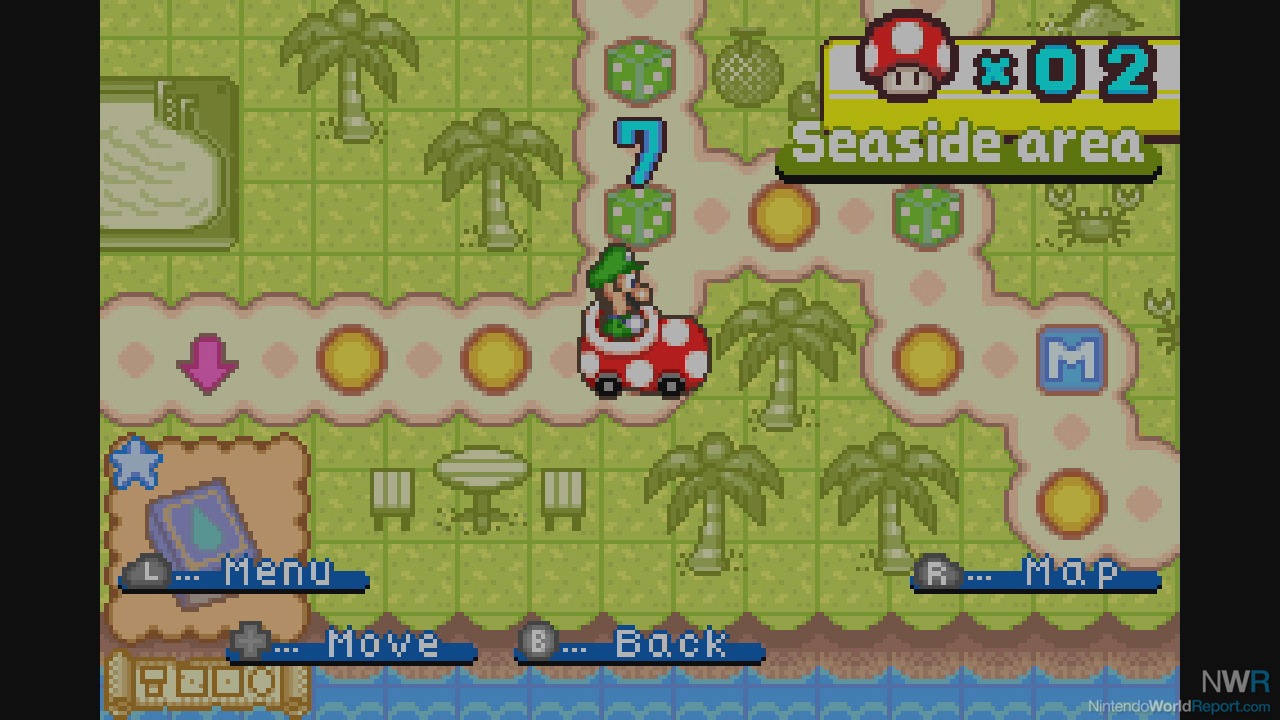The width and height of the screenshot is (1280, 720).
Task: Click the NintendoWorldReport.com watermark
Action: [x=1178, y=705]
